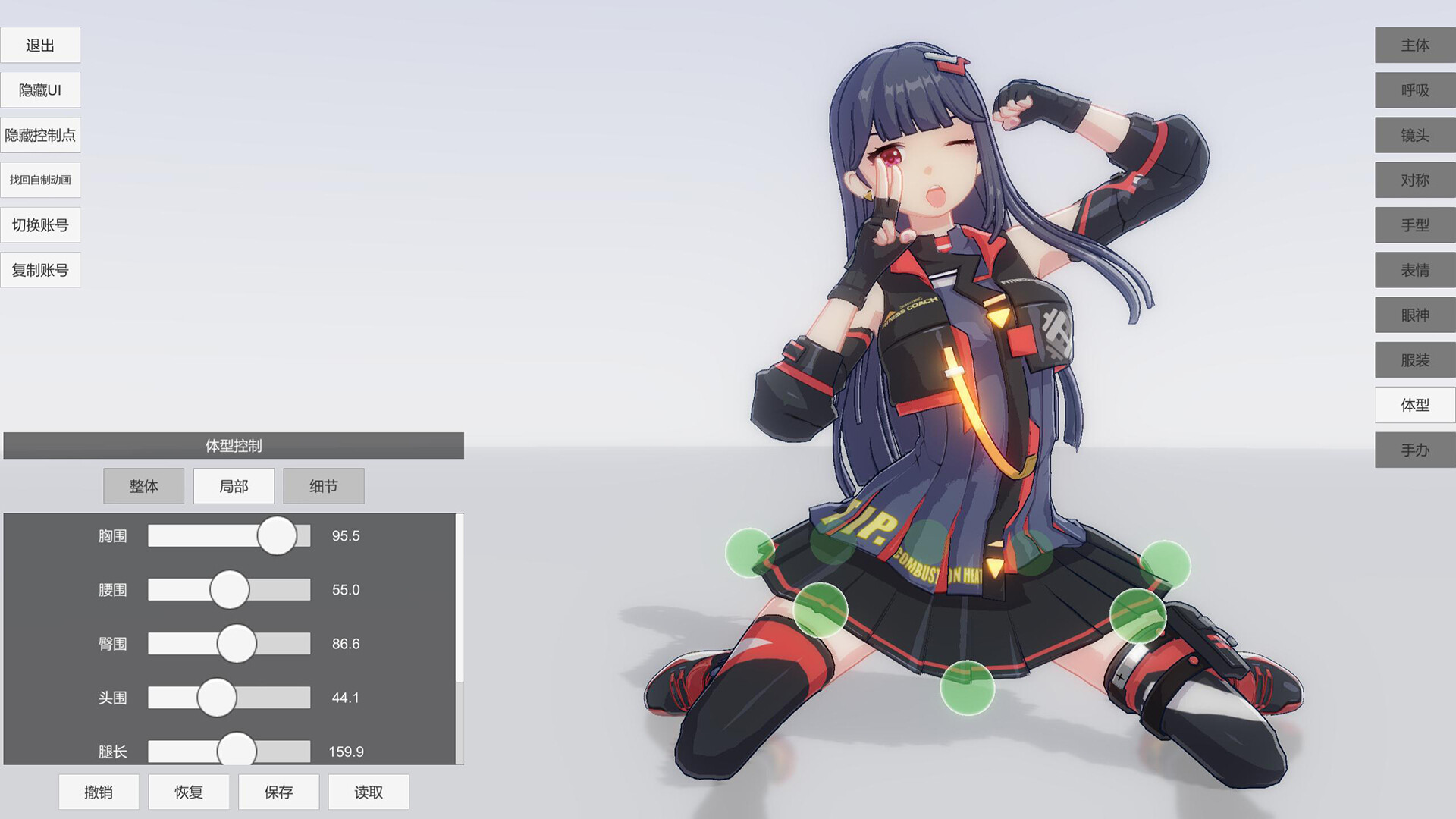The height and width of the screenshot is (819, 1456).
Task: Toggle 隐藏UI to hide the interface
Action: pyautogui.click(x=41, y=89)
